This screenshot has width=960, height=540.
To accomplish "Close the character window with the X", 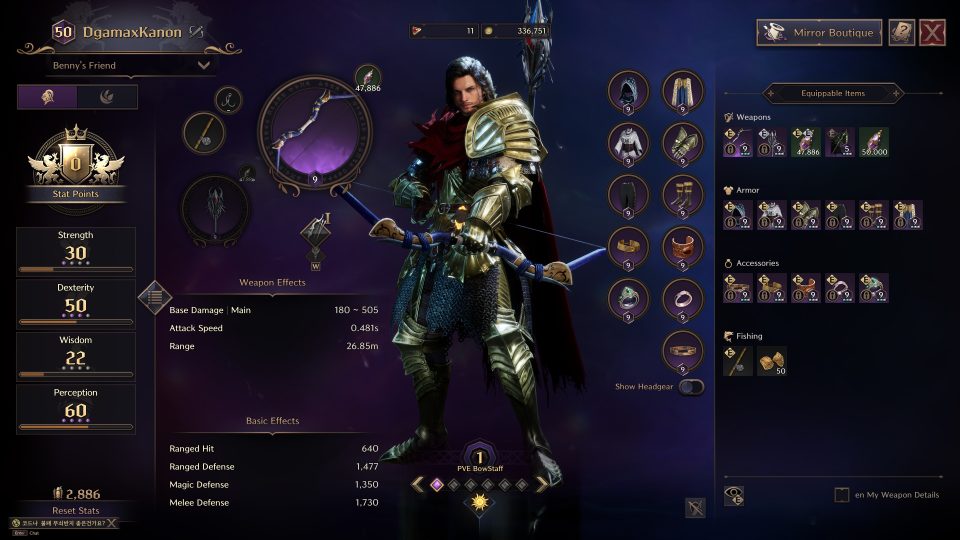I will [x=933, y=33].
